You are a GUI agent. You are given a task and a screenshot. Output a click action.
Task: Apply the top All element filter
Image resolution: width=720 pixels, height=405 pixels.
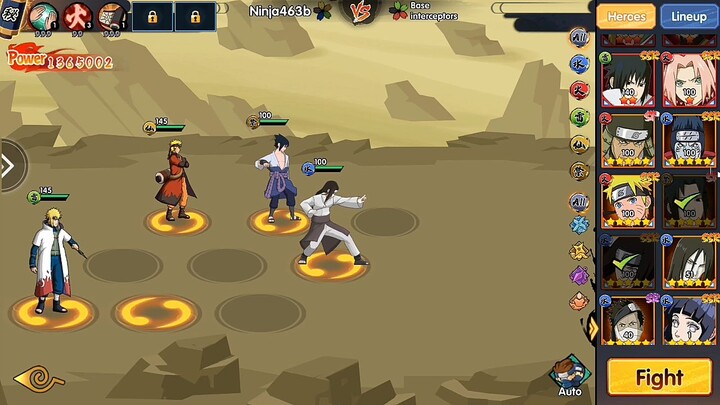(x=579, y=39)
